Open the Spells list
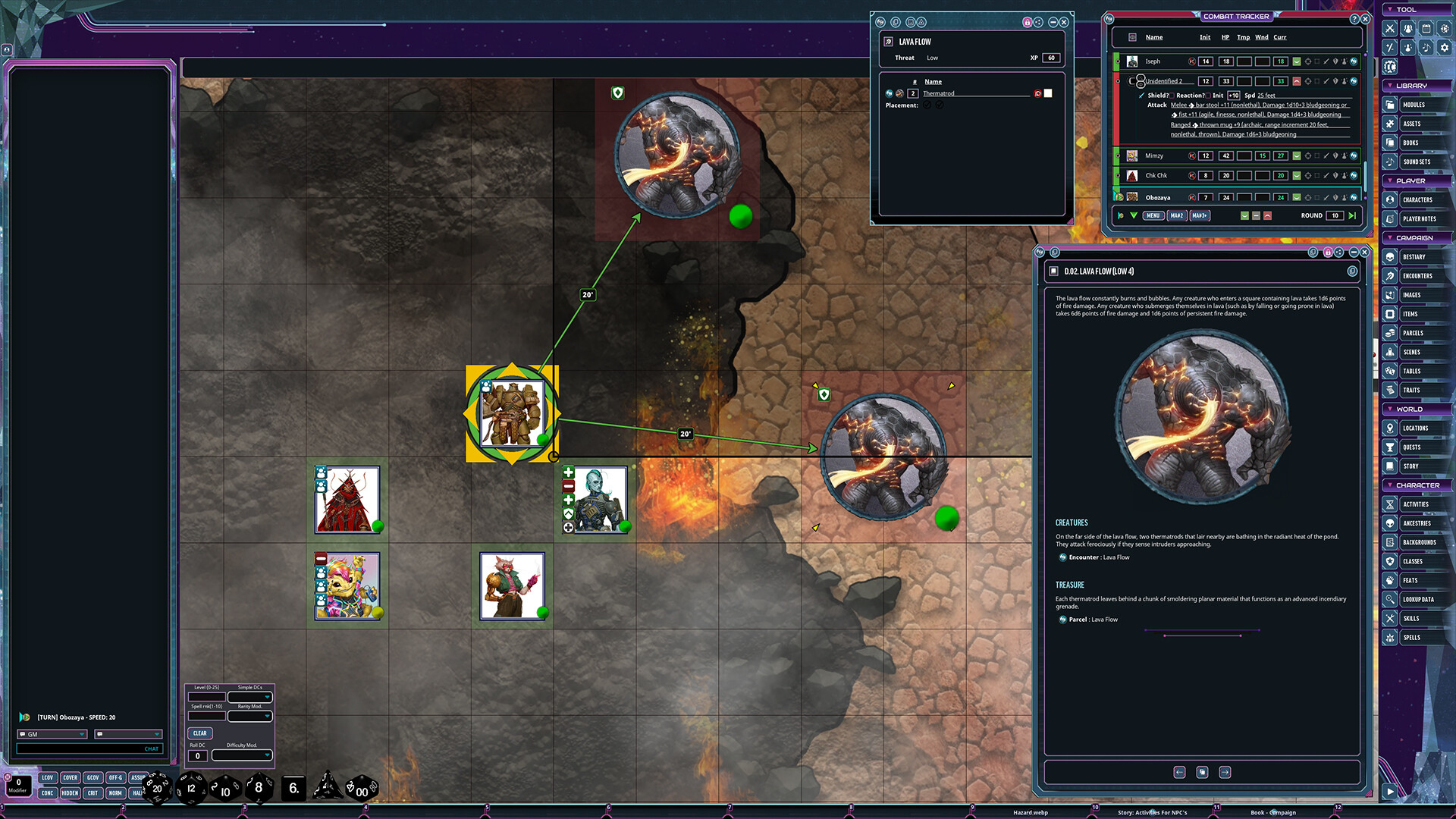 pos(1411,638)
